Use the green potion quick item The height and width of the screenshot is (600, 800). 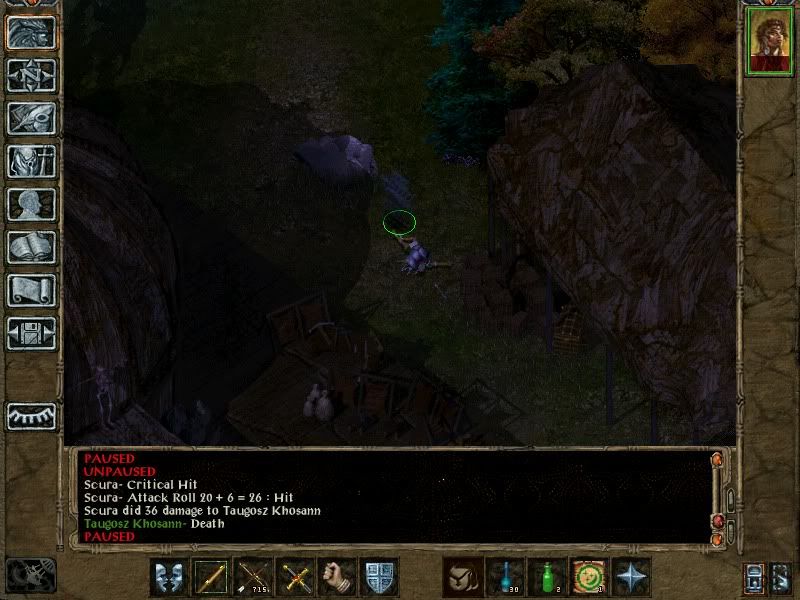[x=547, y=576]
